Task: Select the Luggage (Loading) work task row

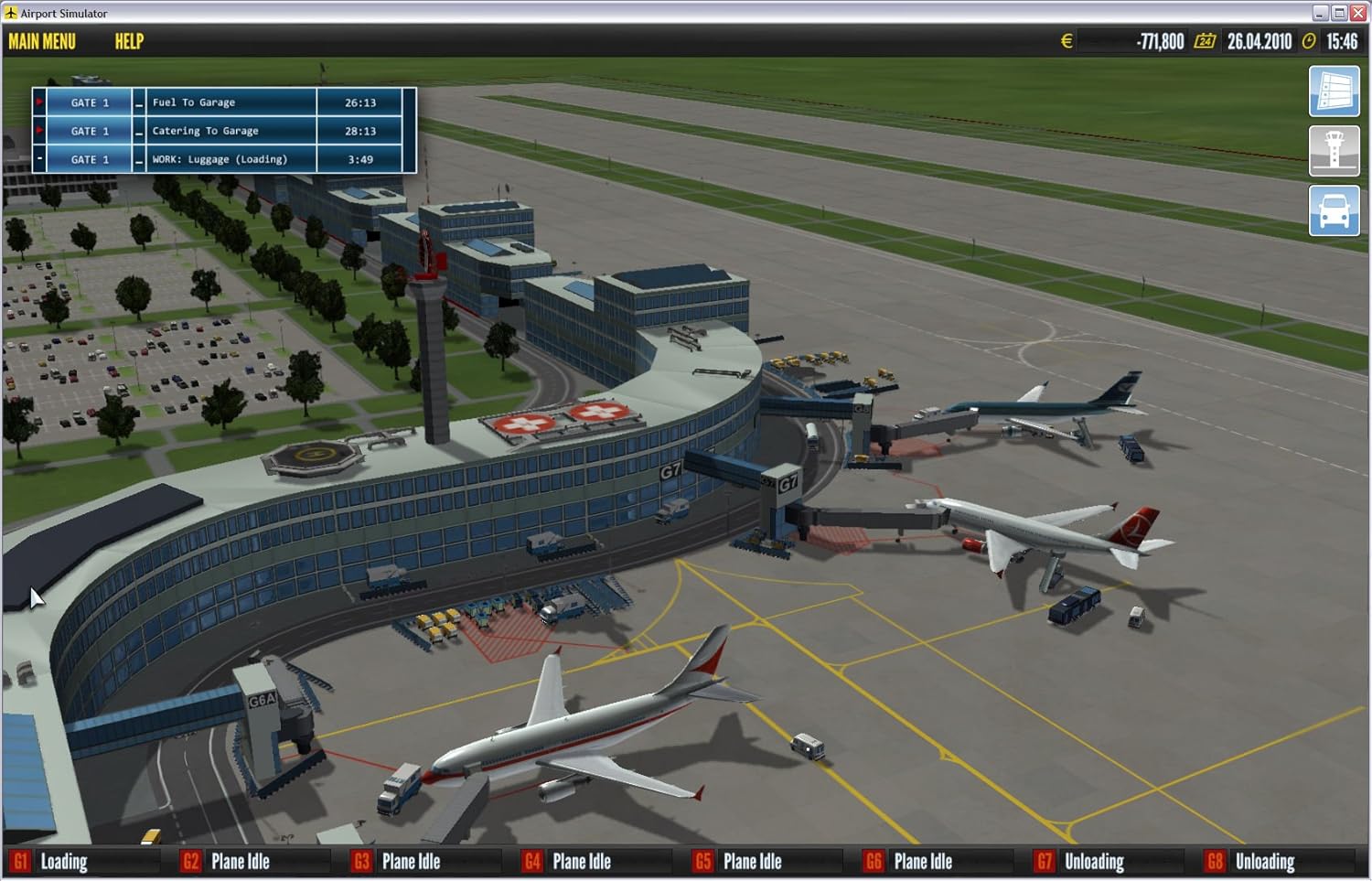Action: click(x=230, y=159)
